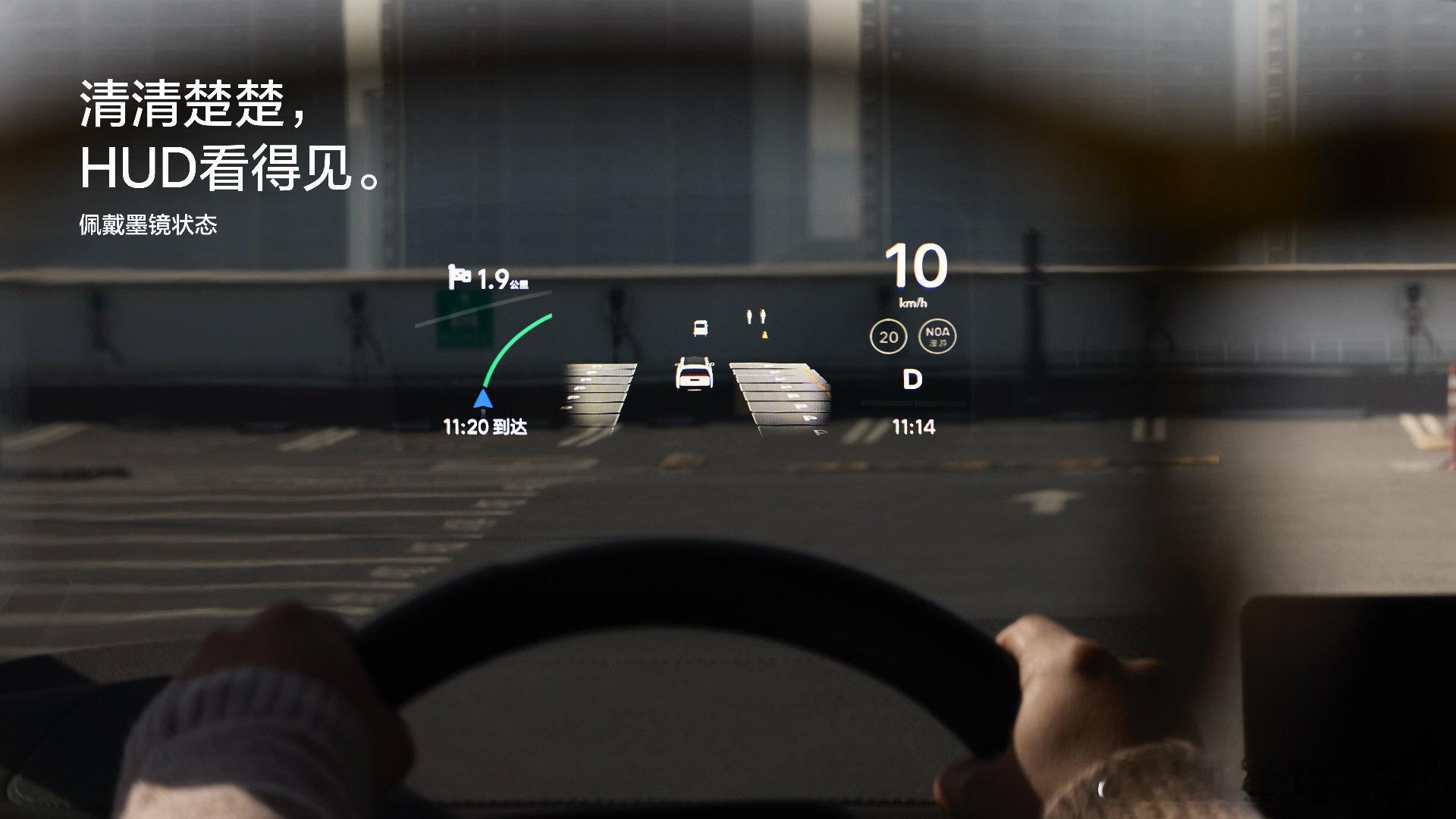Click the NOA driving assist icon

pos(937,336)
